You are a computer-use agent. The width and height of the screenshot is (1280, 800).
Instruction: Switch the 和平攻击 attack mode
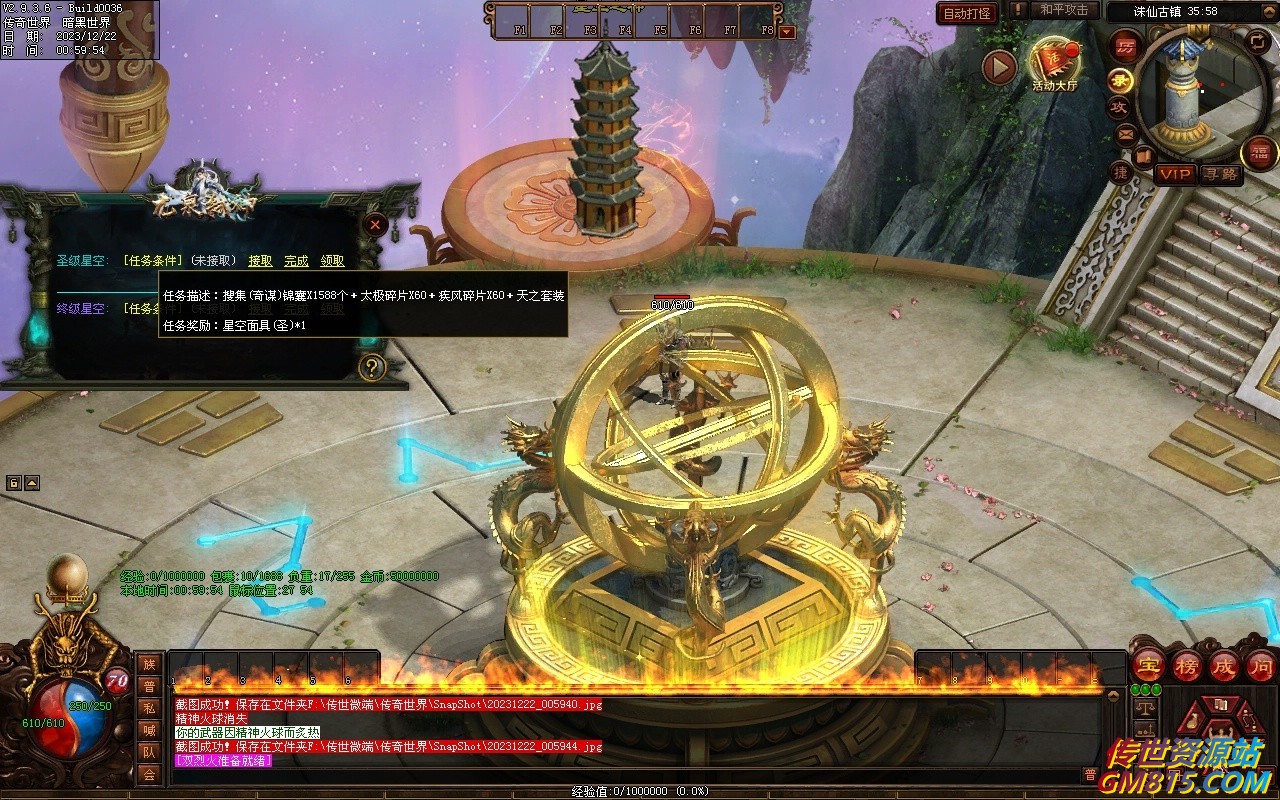(1063, 10)
